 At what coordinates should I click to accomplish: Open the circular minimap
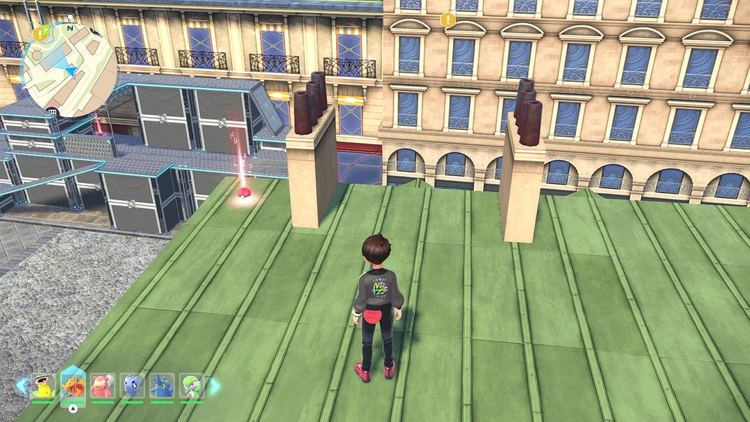point(67,68)
